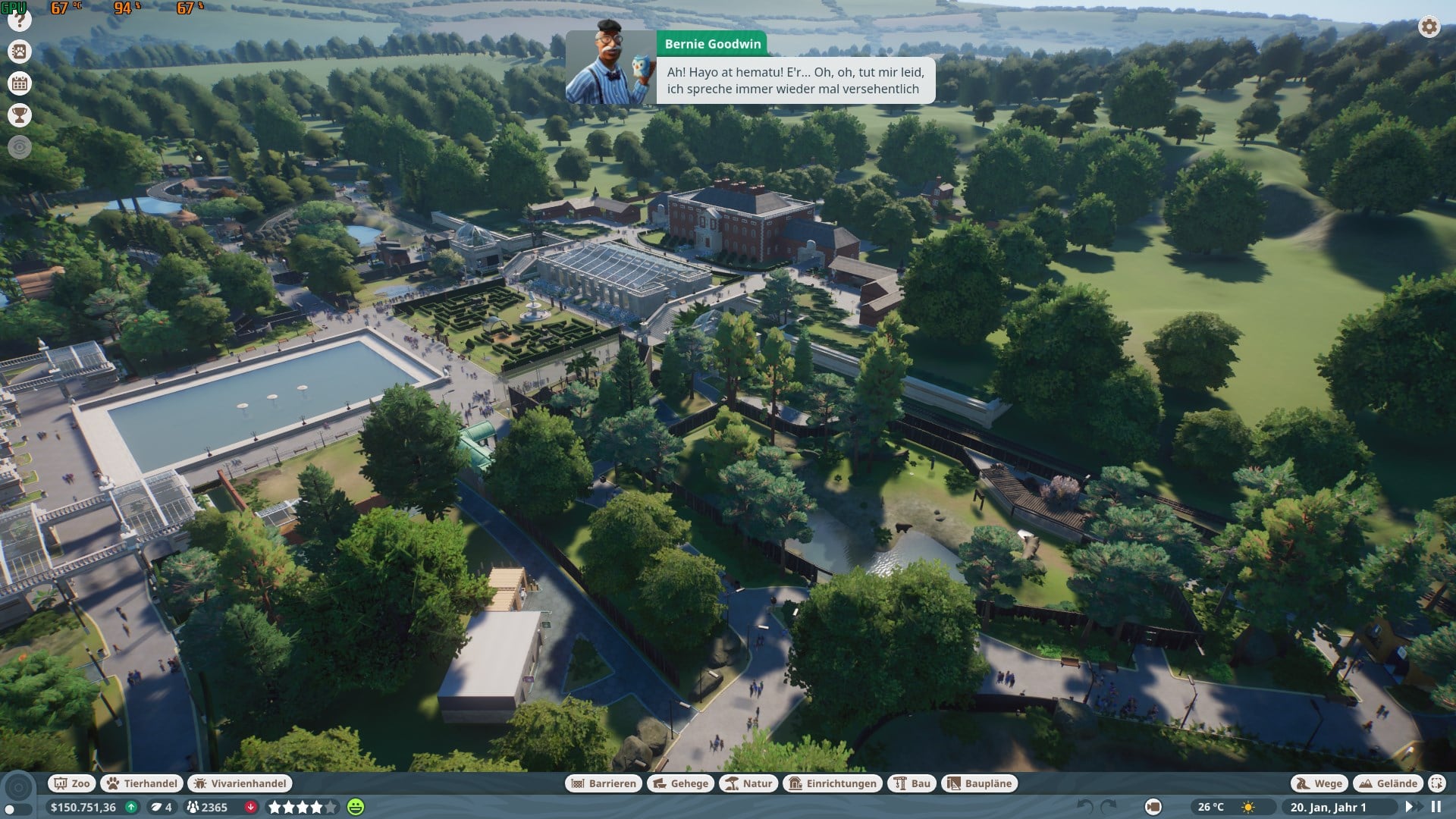Viewport: 1456px width, 819px height.
Task: Open the settings gear menu
Action: tap(1429, 27)
